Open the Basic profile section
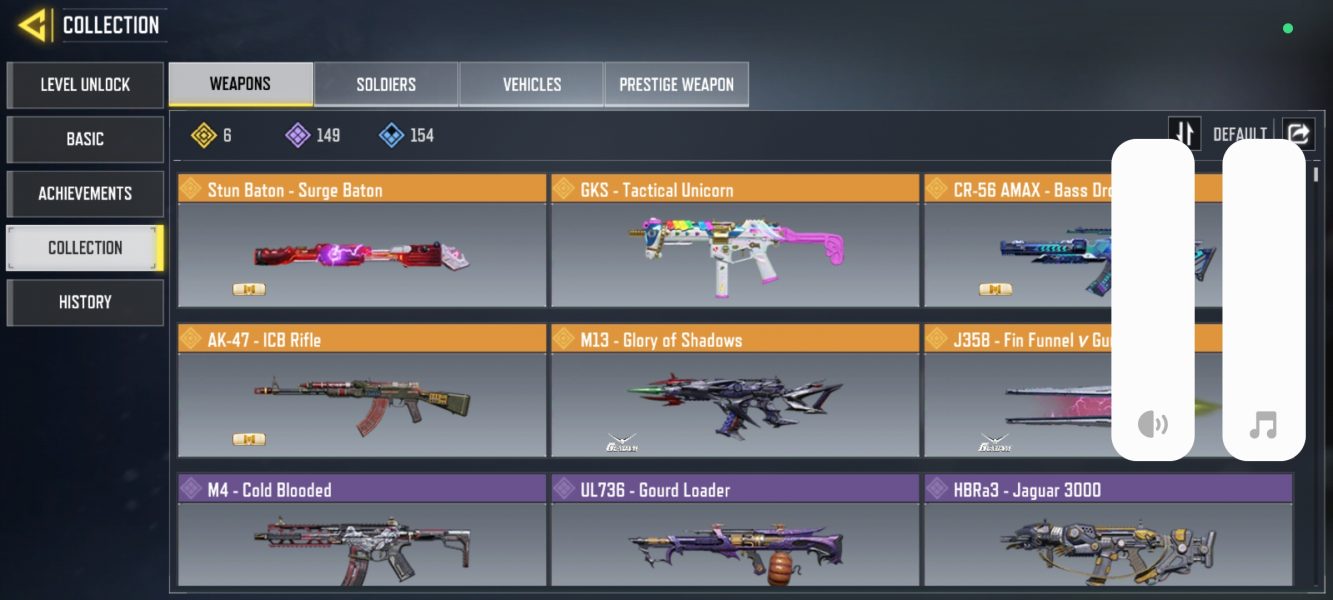Viewport: 1333px width, 600px height. coord(85,139)
